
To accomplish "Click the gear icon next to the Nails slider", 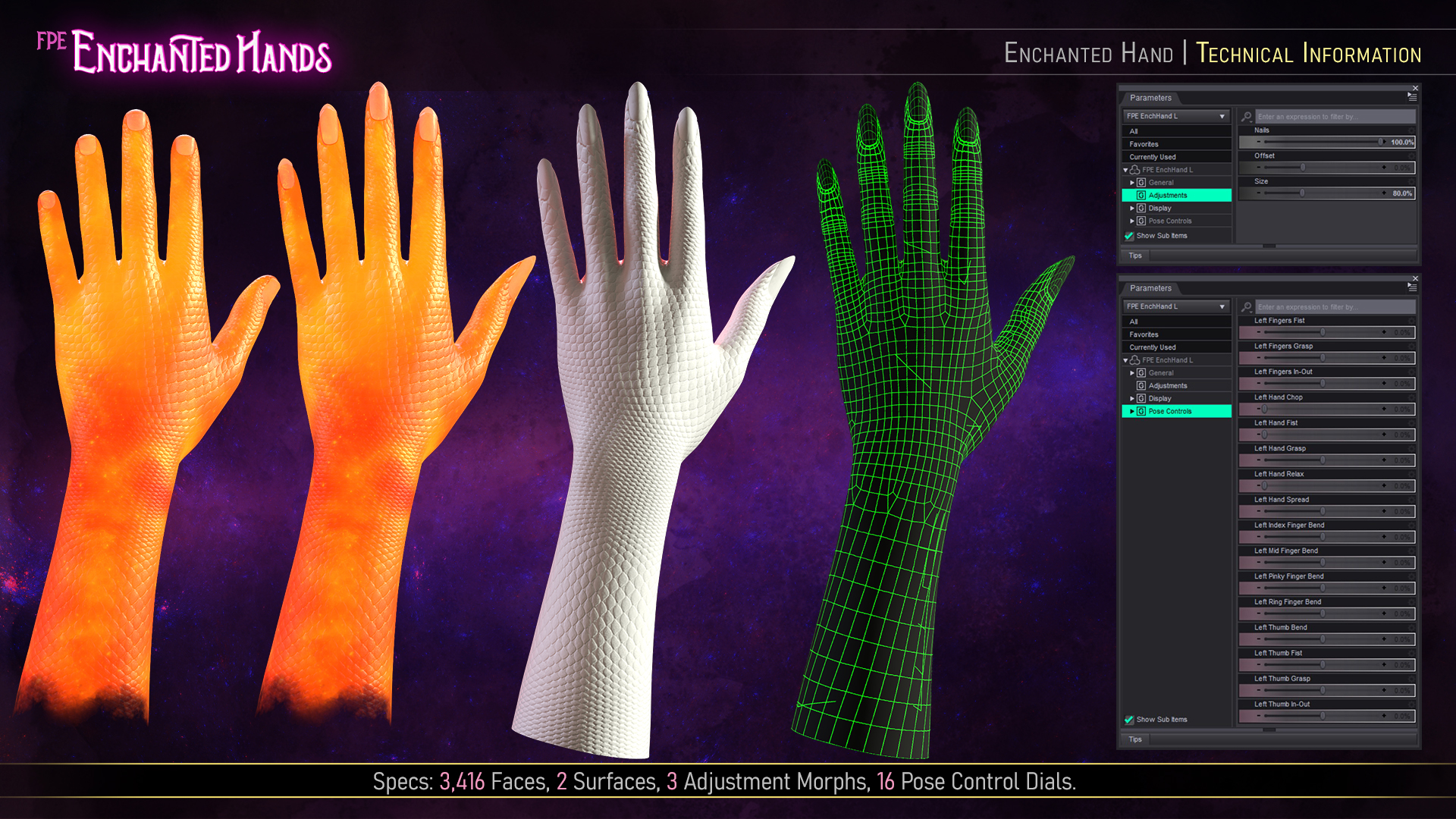I will click(1410, 130).
